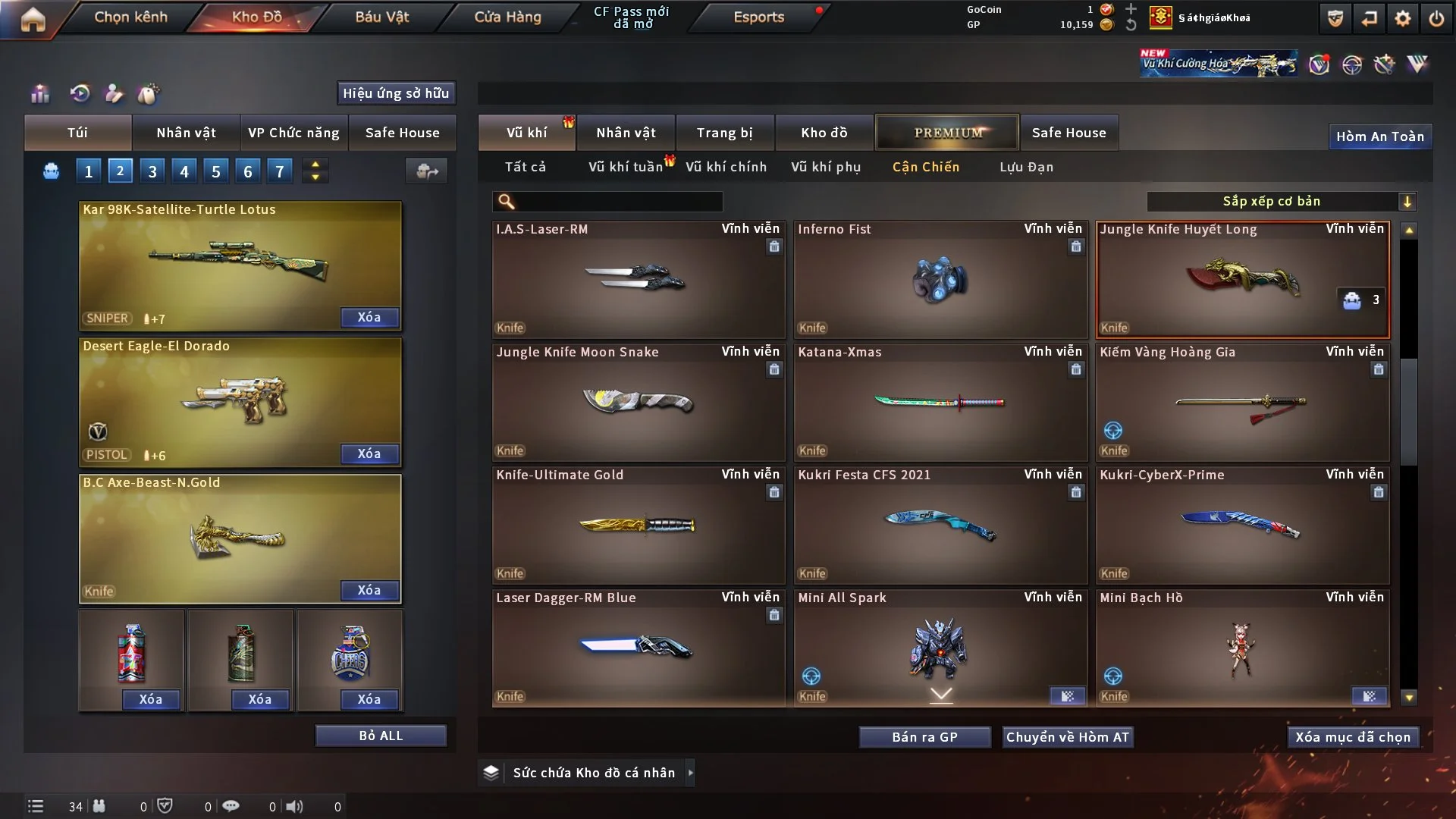Screen dimensions: 1456x819
Task: Click the settings gear icon
Action: point(1402,18)
